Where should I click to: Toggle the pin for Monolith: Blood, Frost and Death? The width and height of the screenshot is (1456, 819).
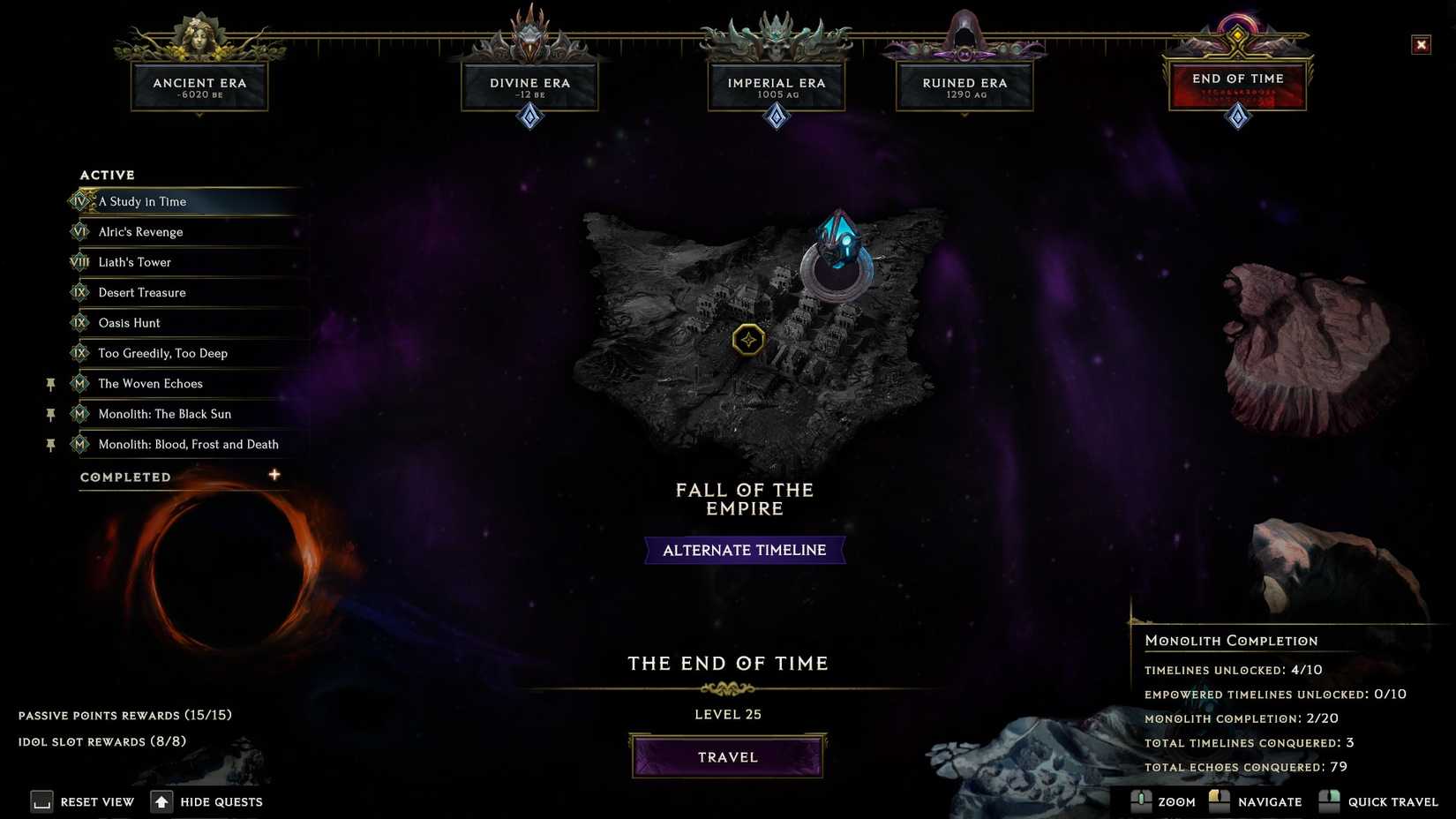click(50, 444)
